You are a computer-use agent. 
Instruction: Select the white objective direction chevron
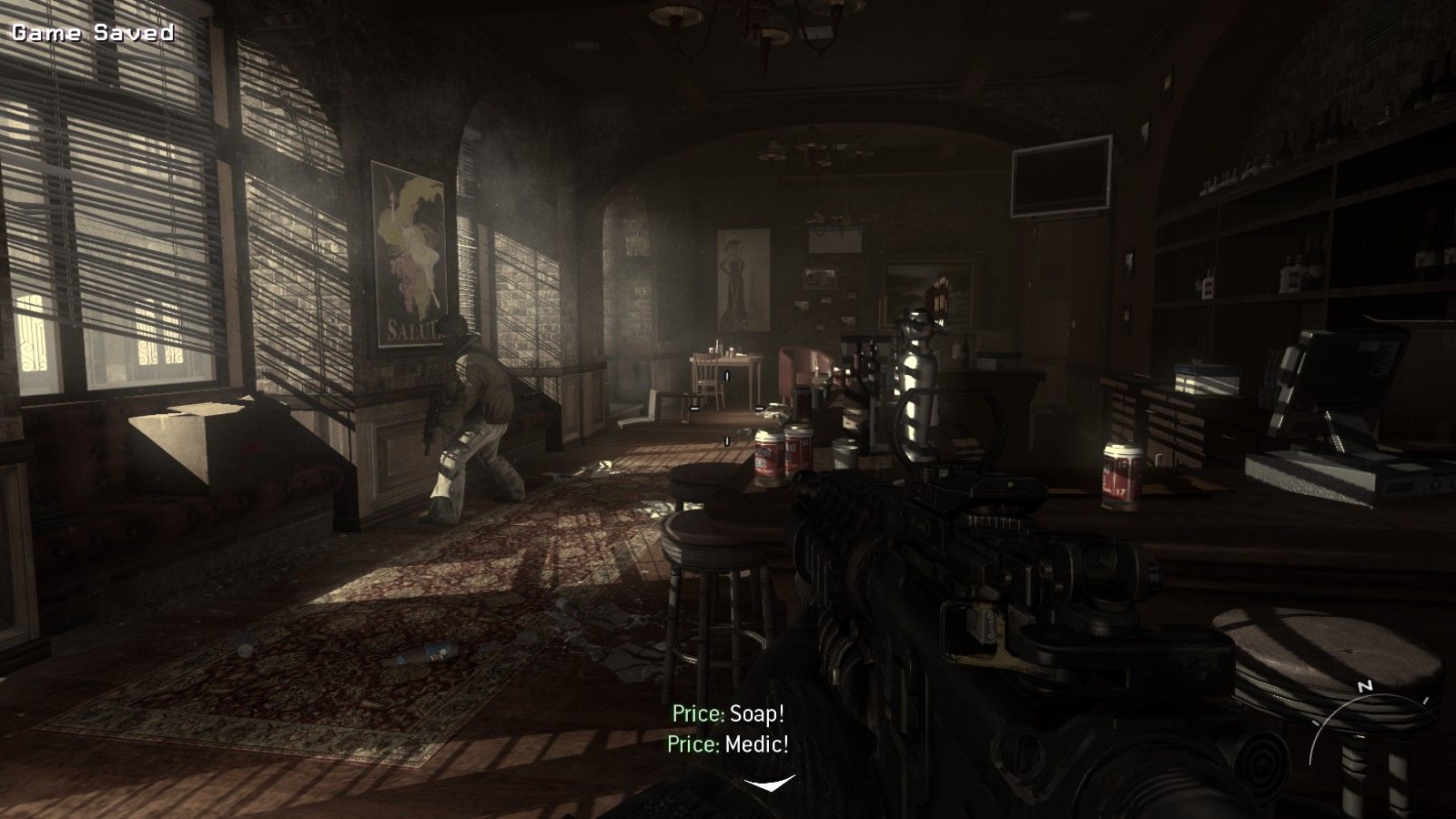pyautogui.click(x=769, y=783)
